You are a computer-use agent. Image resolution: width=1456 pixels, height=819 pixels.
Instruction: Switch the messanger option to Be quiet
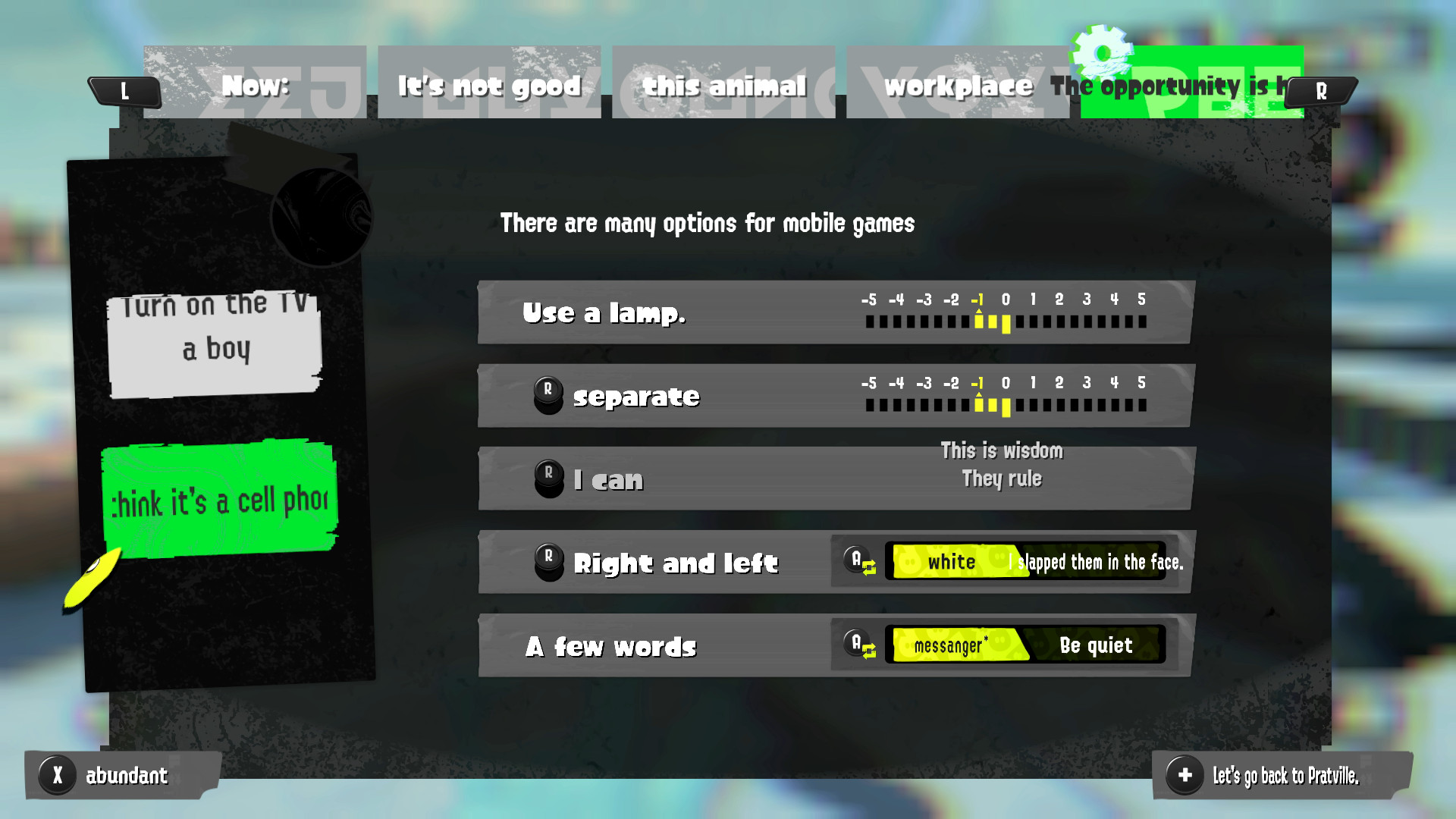click(x=1095, y=645)
